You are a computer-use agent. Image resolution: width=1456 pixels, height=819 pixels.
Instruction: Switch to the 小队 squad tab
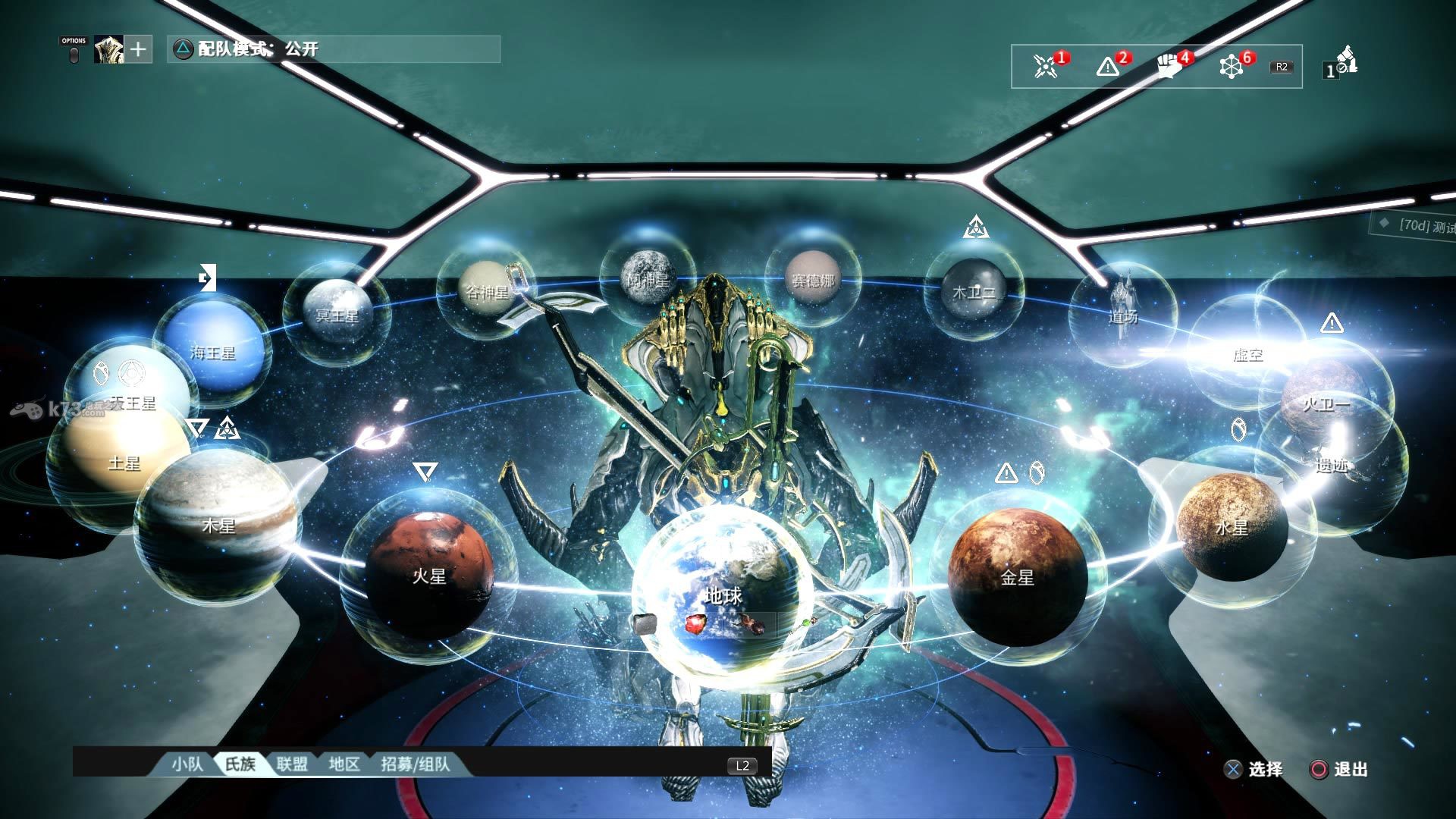[187, 764]
